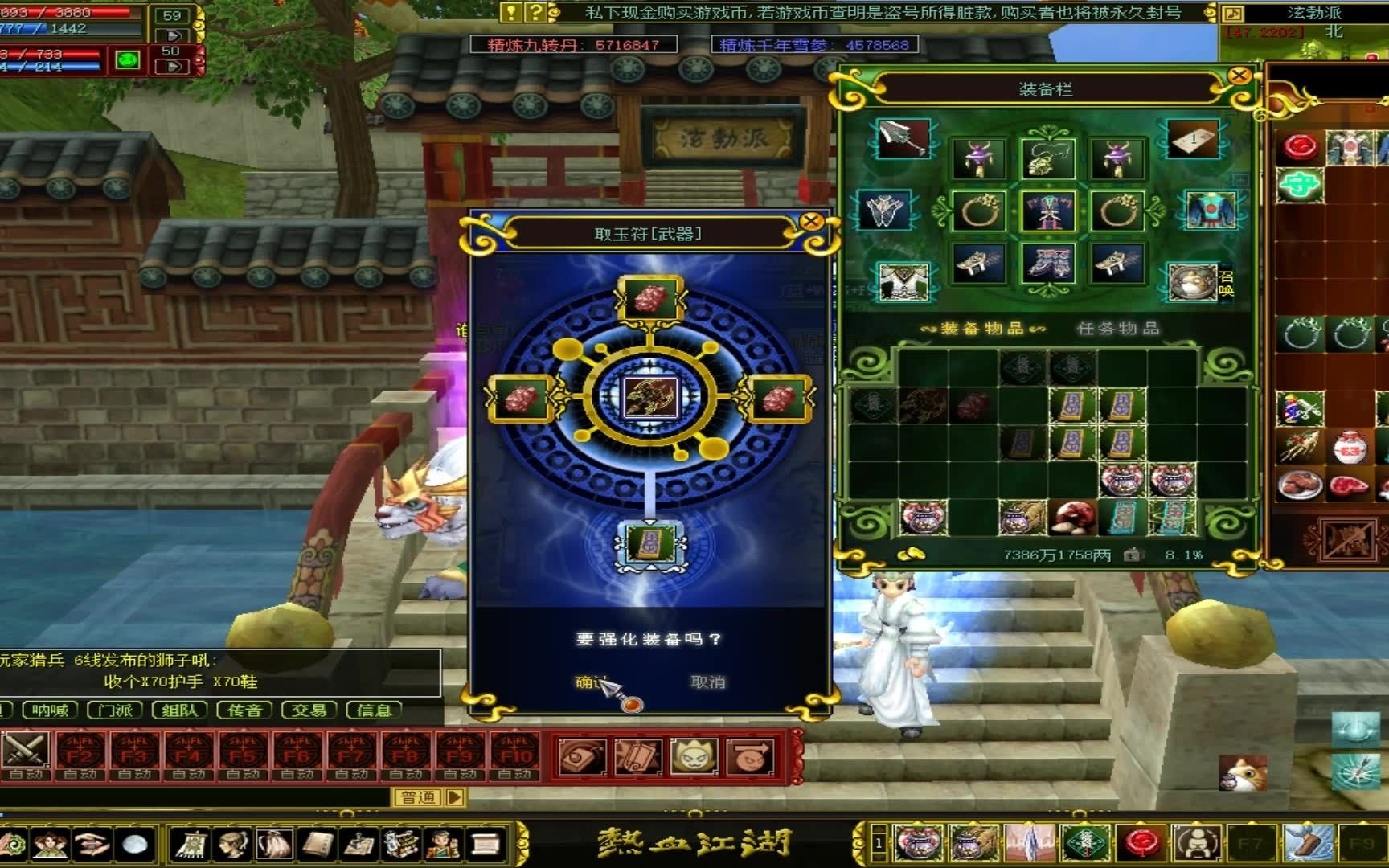The image size is (1389, 868).
Task: Select the talisman slot below the circle
Action: (650, 542)
